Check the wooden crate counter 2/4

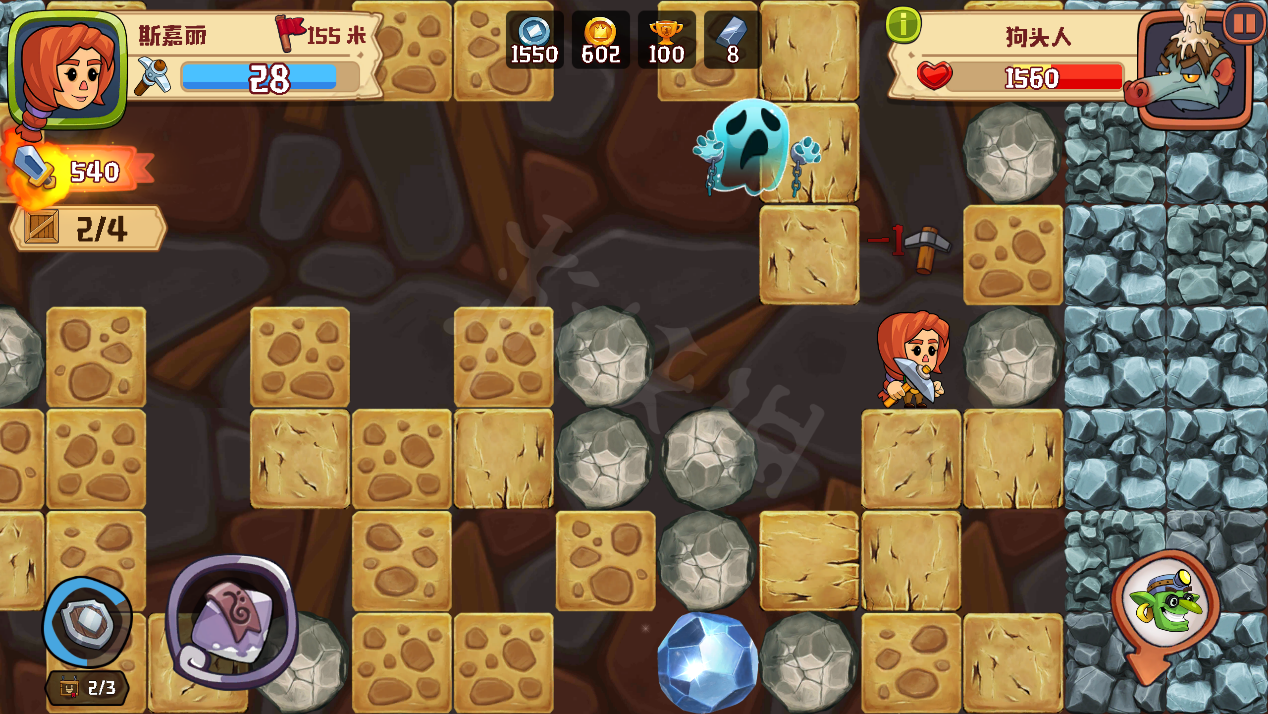(88, 229)
